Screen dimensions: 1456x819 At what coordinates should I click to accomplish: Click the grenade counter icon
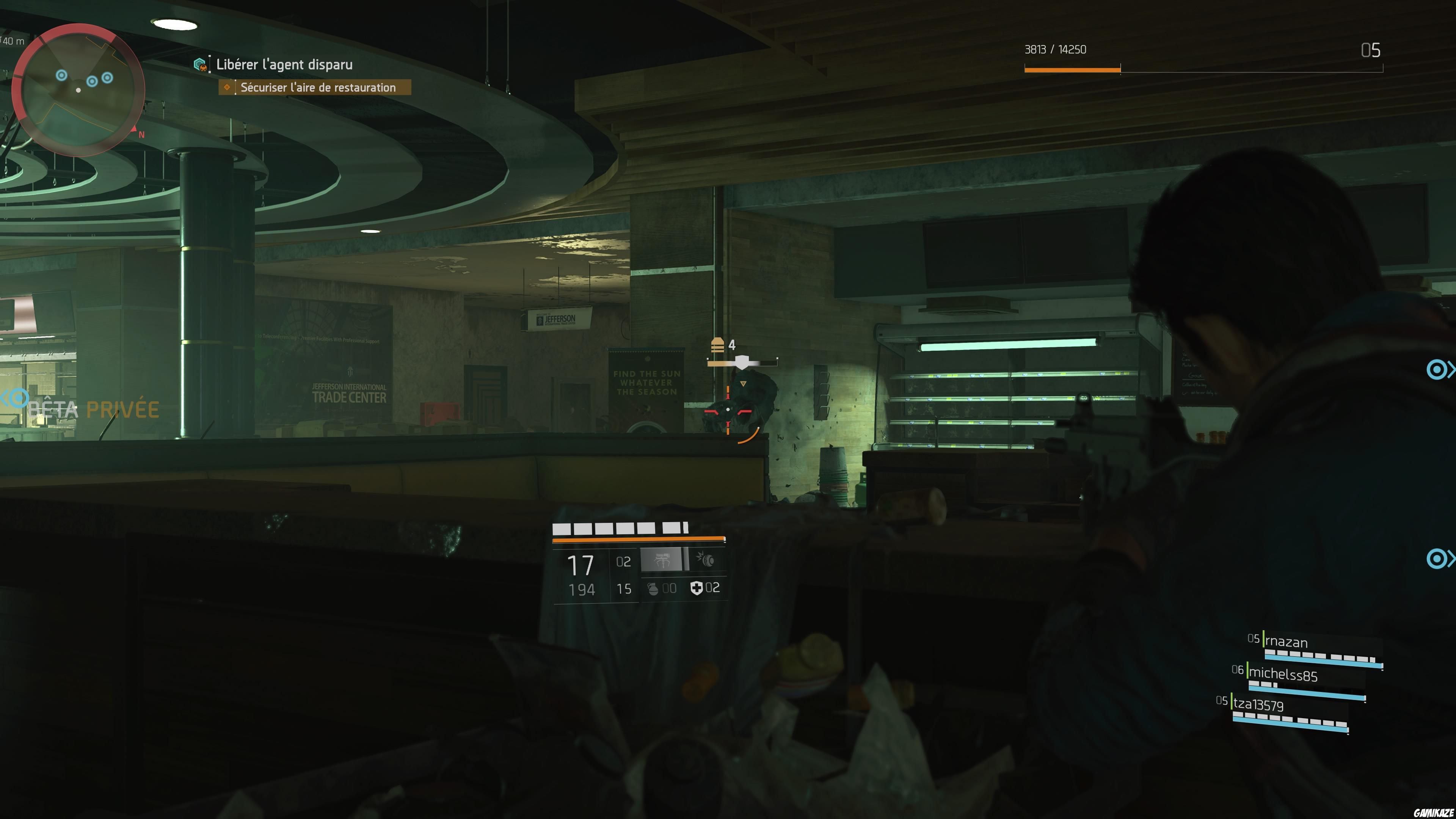(653, 590)
